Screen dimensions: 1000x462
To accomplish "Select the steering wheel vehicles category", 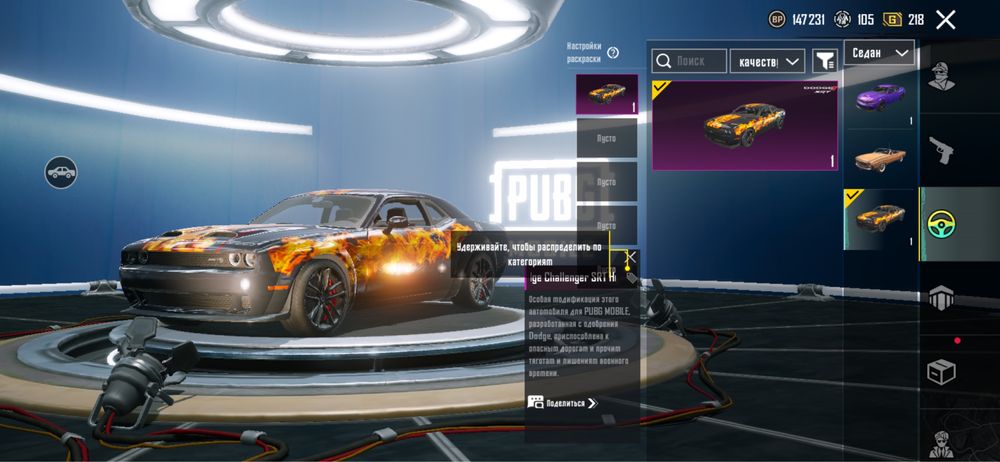I will click(x=942, y=224).
